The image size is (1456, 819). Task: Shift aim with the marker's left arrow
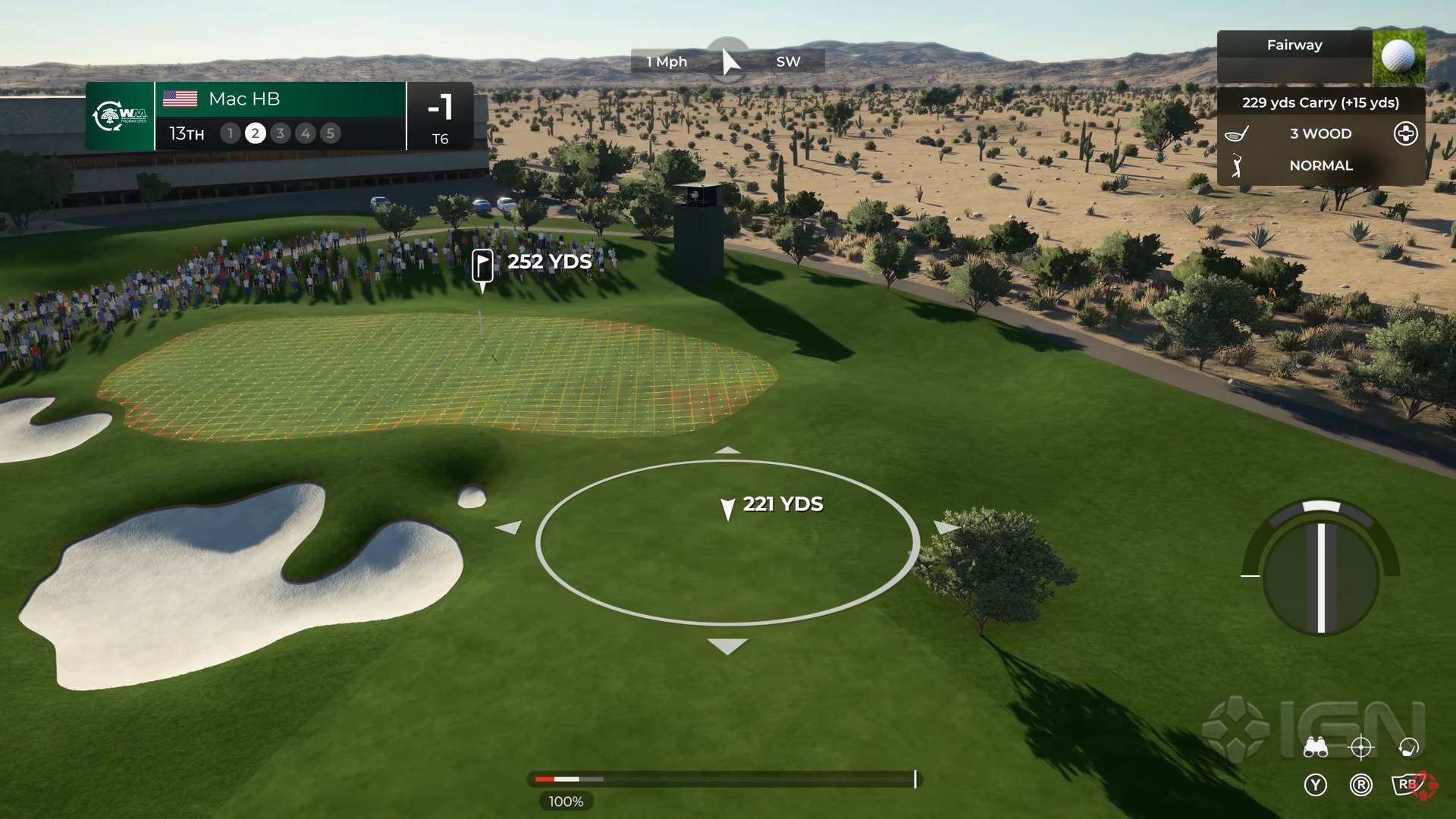[x=509, y=526]
